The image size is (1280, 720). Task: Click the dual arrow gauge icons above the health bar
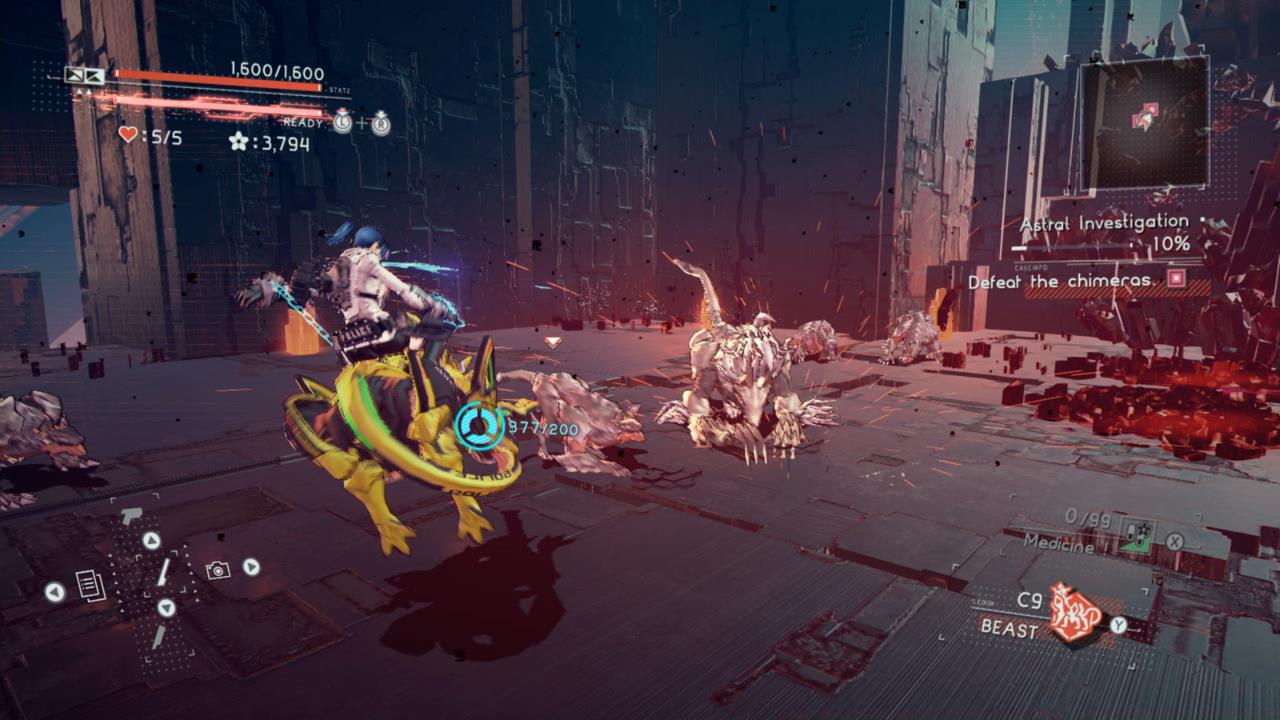point(87,76)
